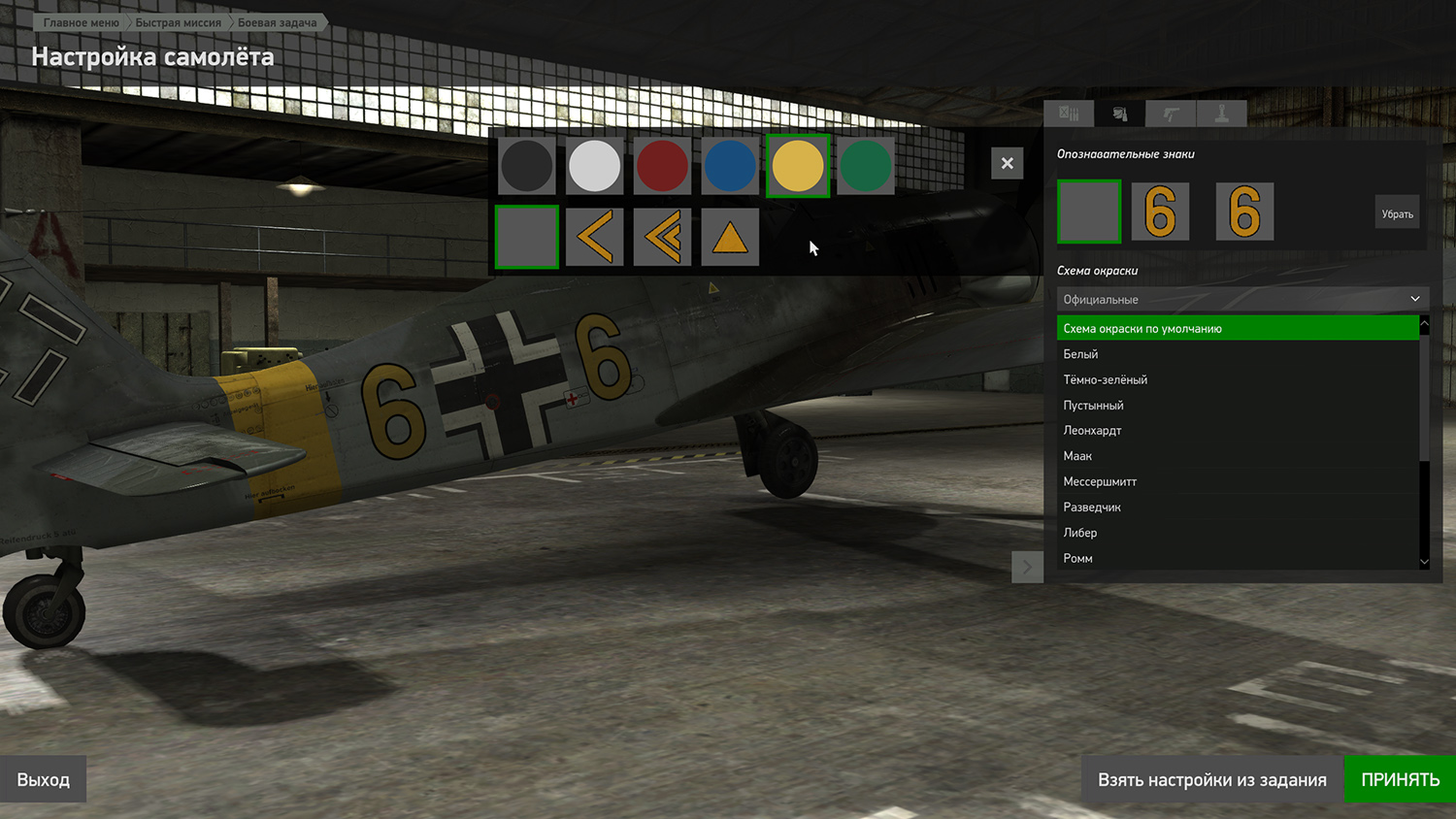Select the triangle marking symbol

730,237
